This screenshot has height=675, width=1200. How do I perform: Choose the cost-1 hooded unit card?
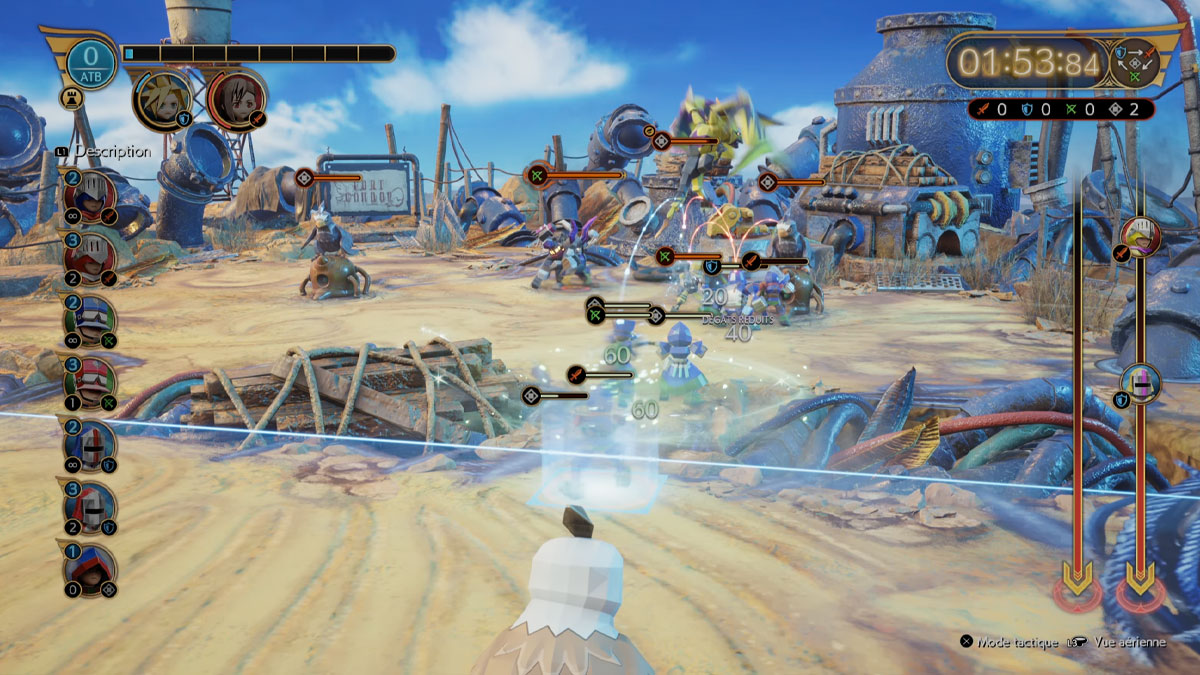[89, 571]
